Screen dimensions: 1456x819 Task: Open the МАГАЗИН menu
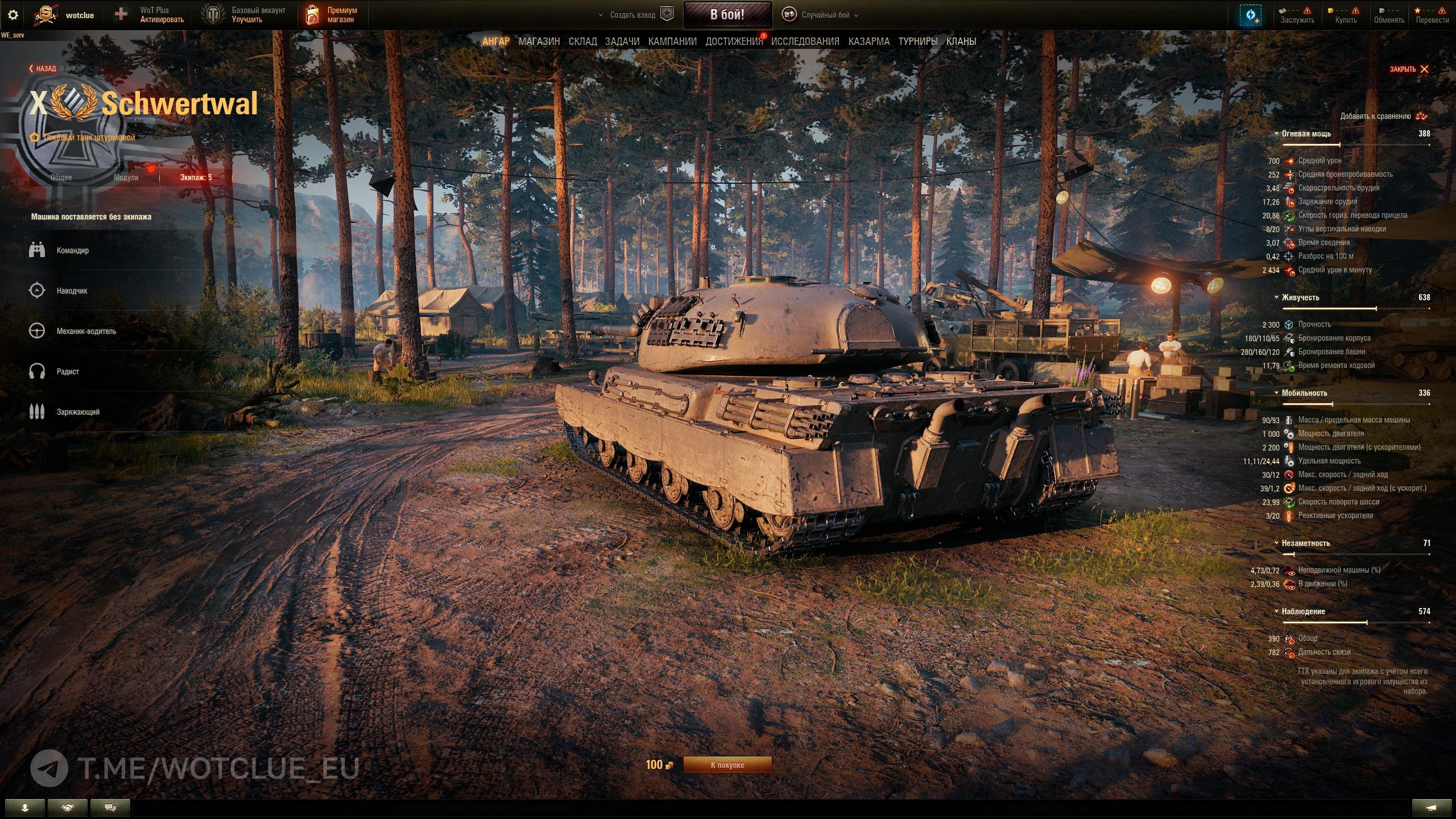pyautogui.click(x=539, y=42)
